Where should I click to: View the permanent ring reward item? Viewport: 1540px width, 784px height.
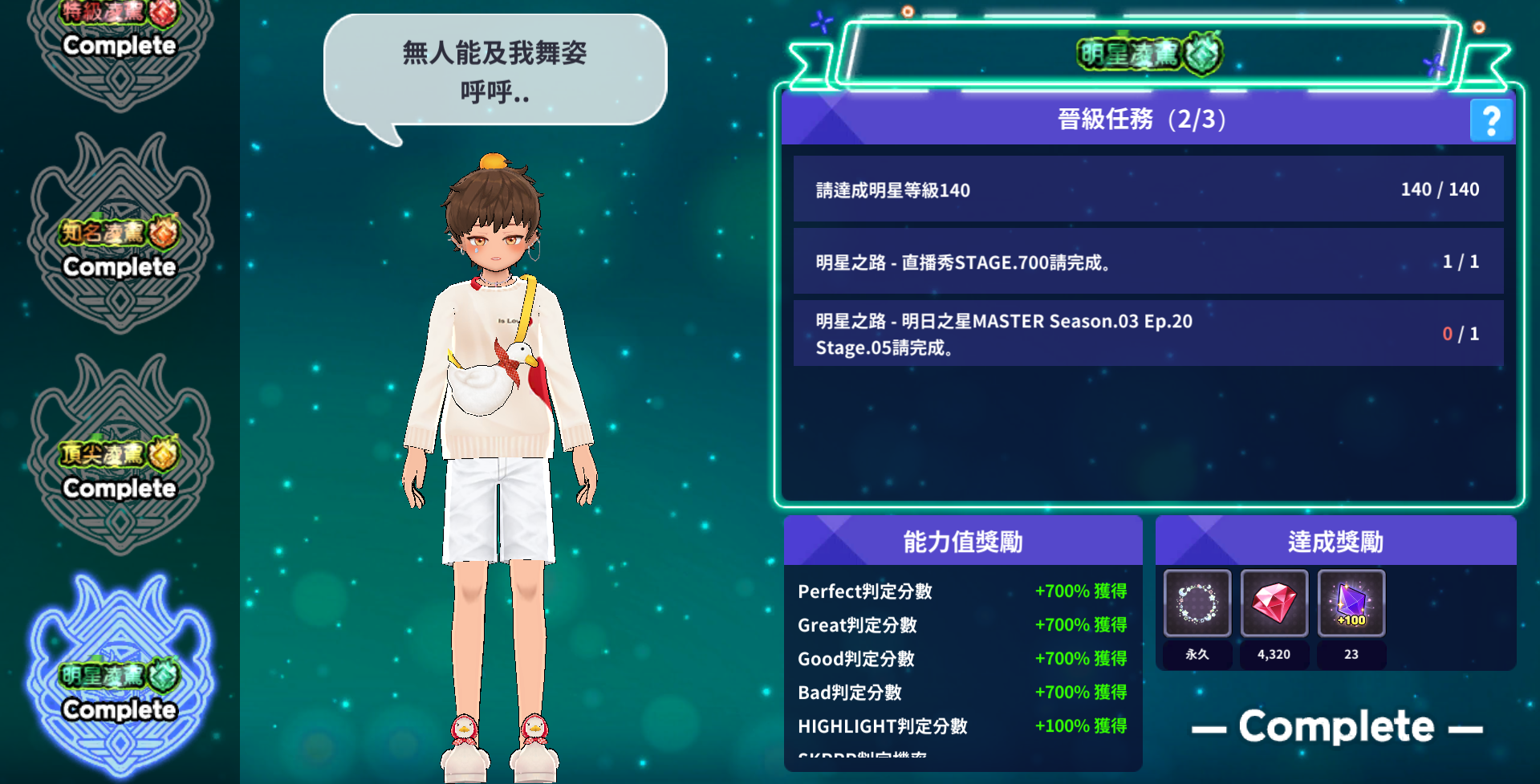(x=1197, y=603)
